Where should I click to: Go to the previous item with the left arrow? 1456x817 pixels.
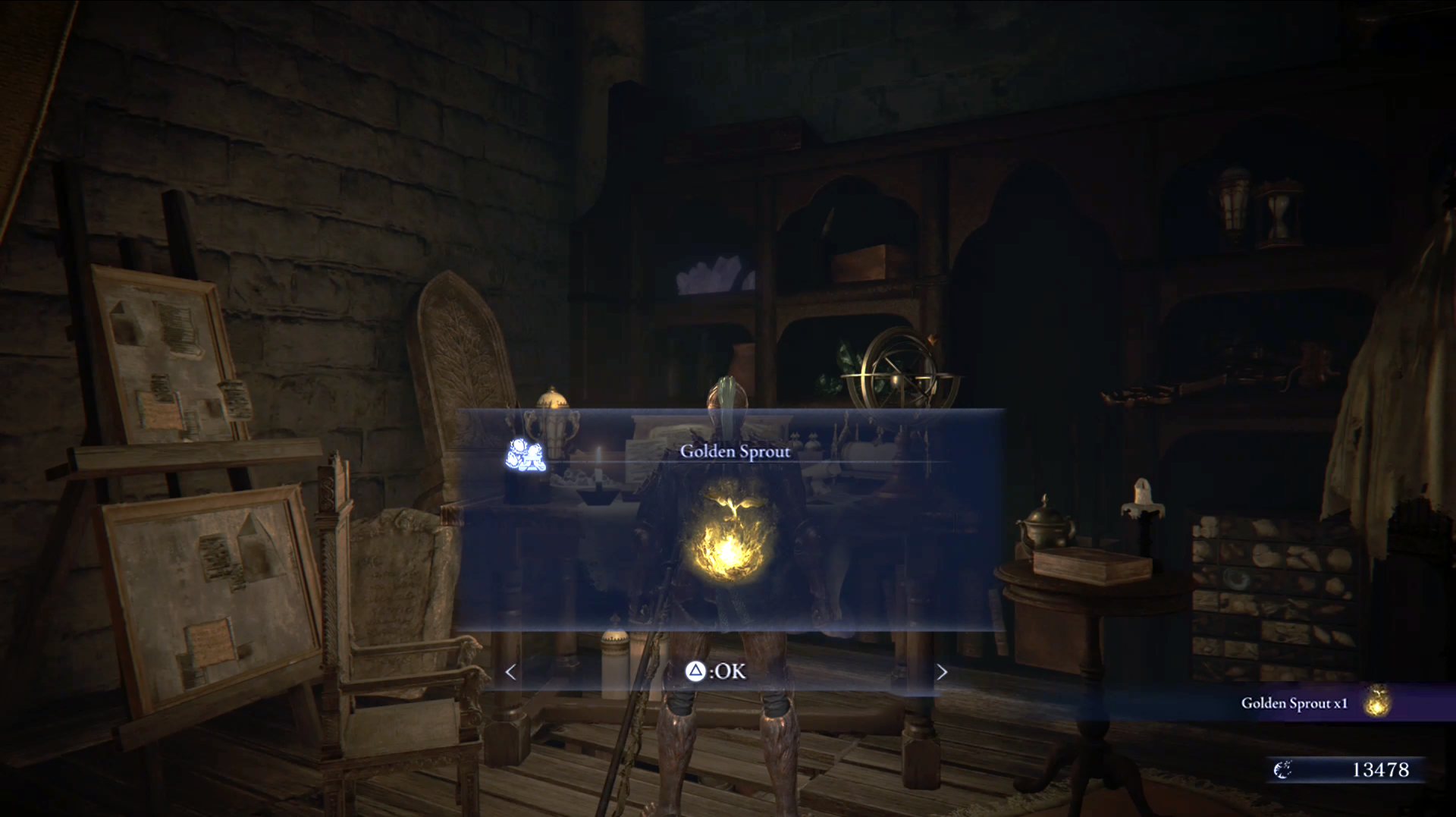click(x=511, y=672)
